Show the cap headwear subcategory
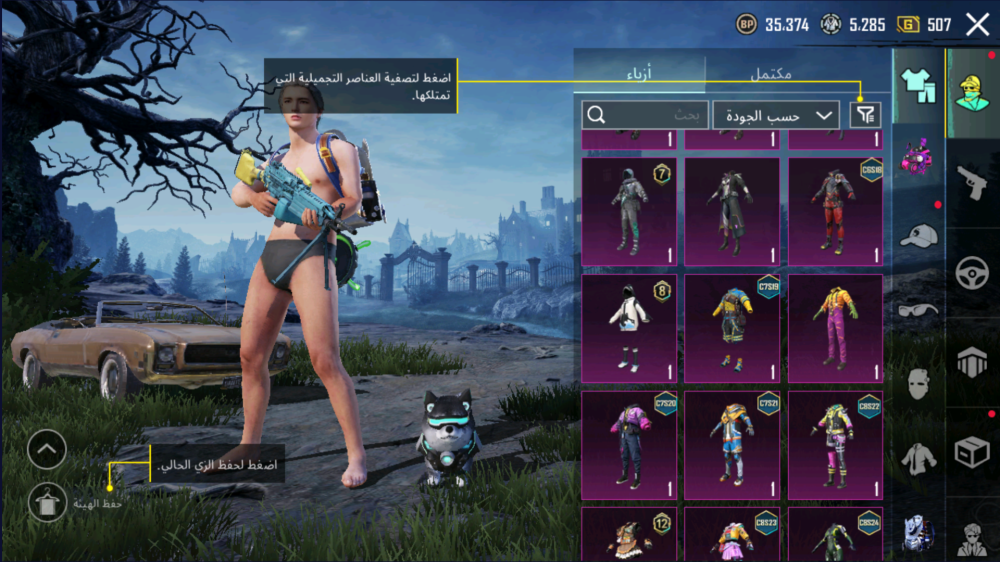Screen dimensions: 1000x562 (918, 236)
